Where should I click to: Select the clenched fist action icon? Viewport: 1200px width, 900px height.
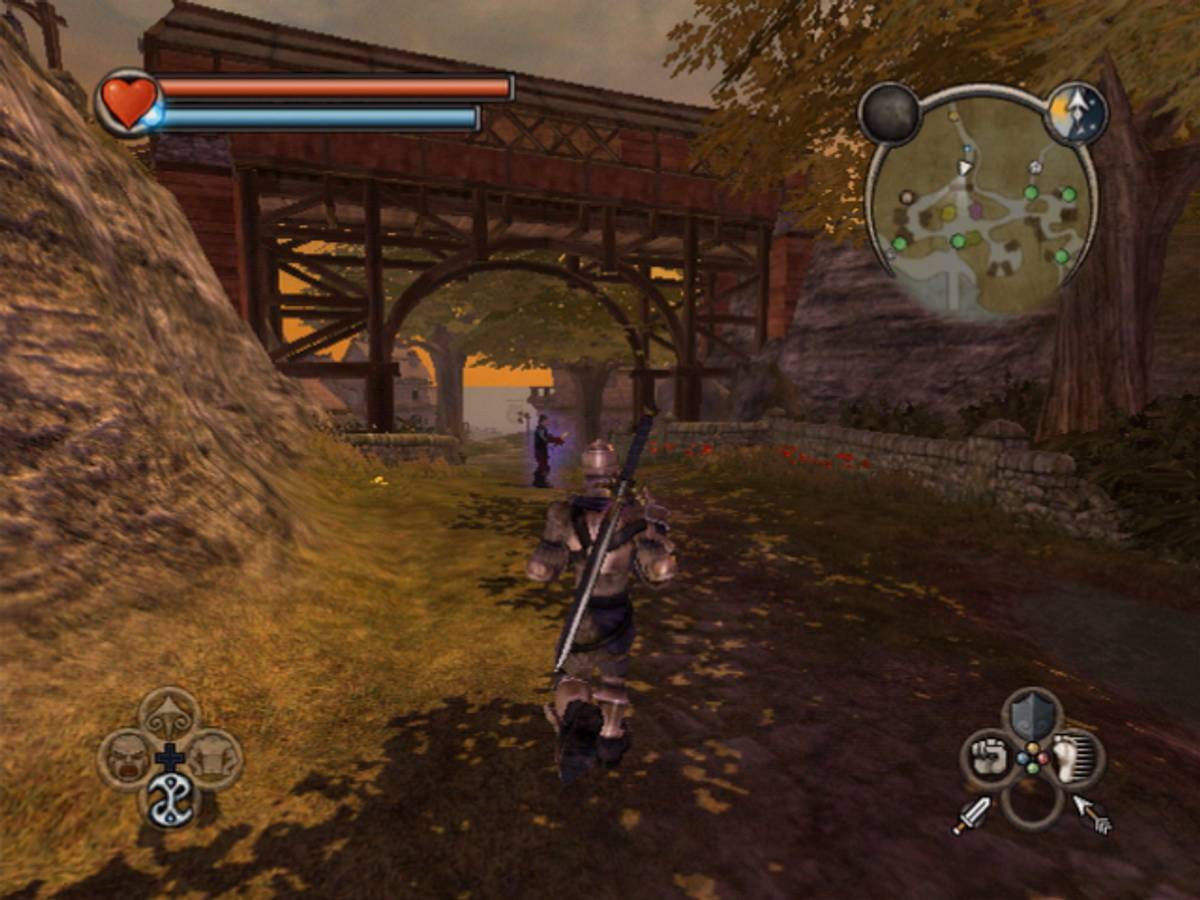[x=989, y=759]
